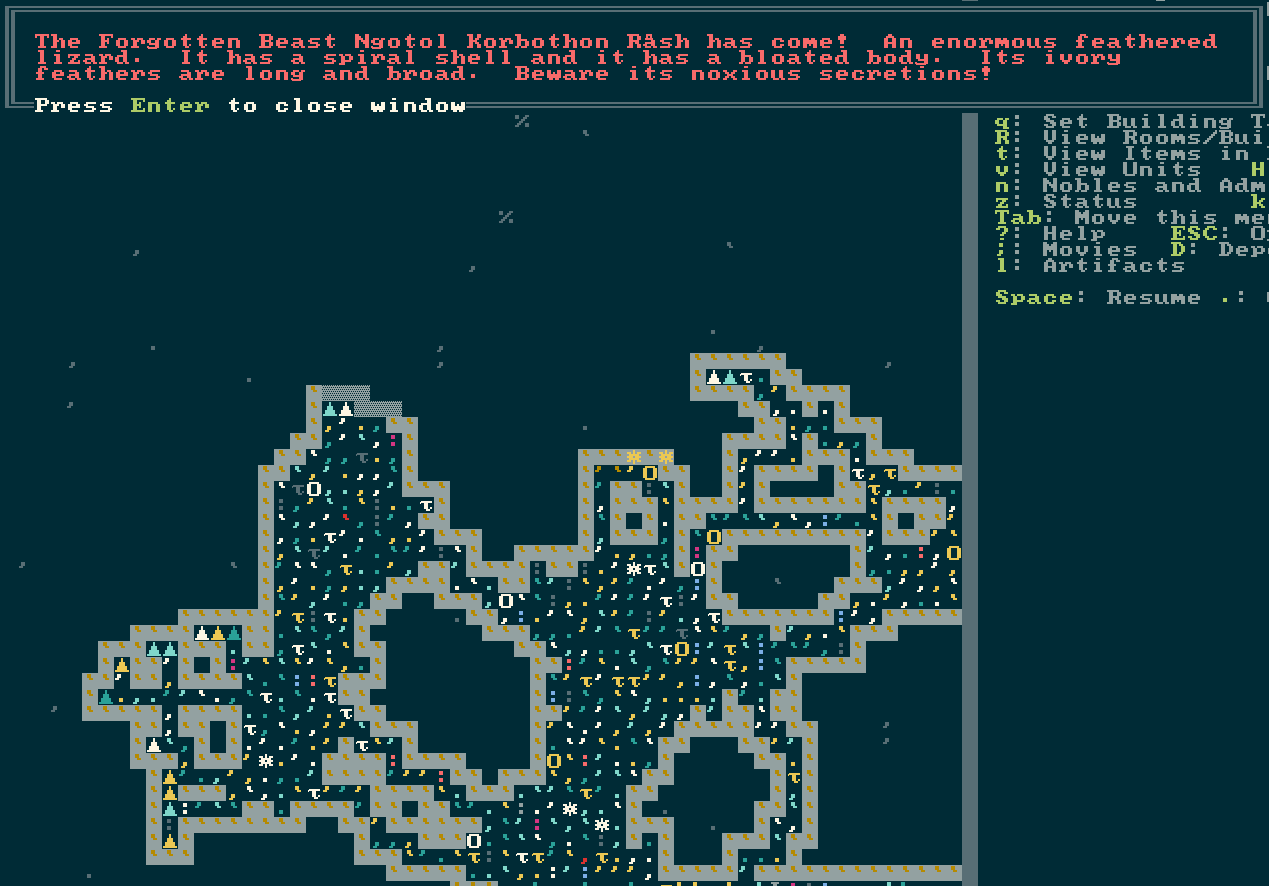Show the Status screen entry
This screenshot has height=889, width=1269.
(x=1075, y=202)
